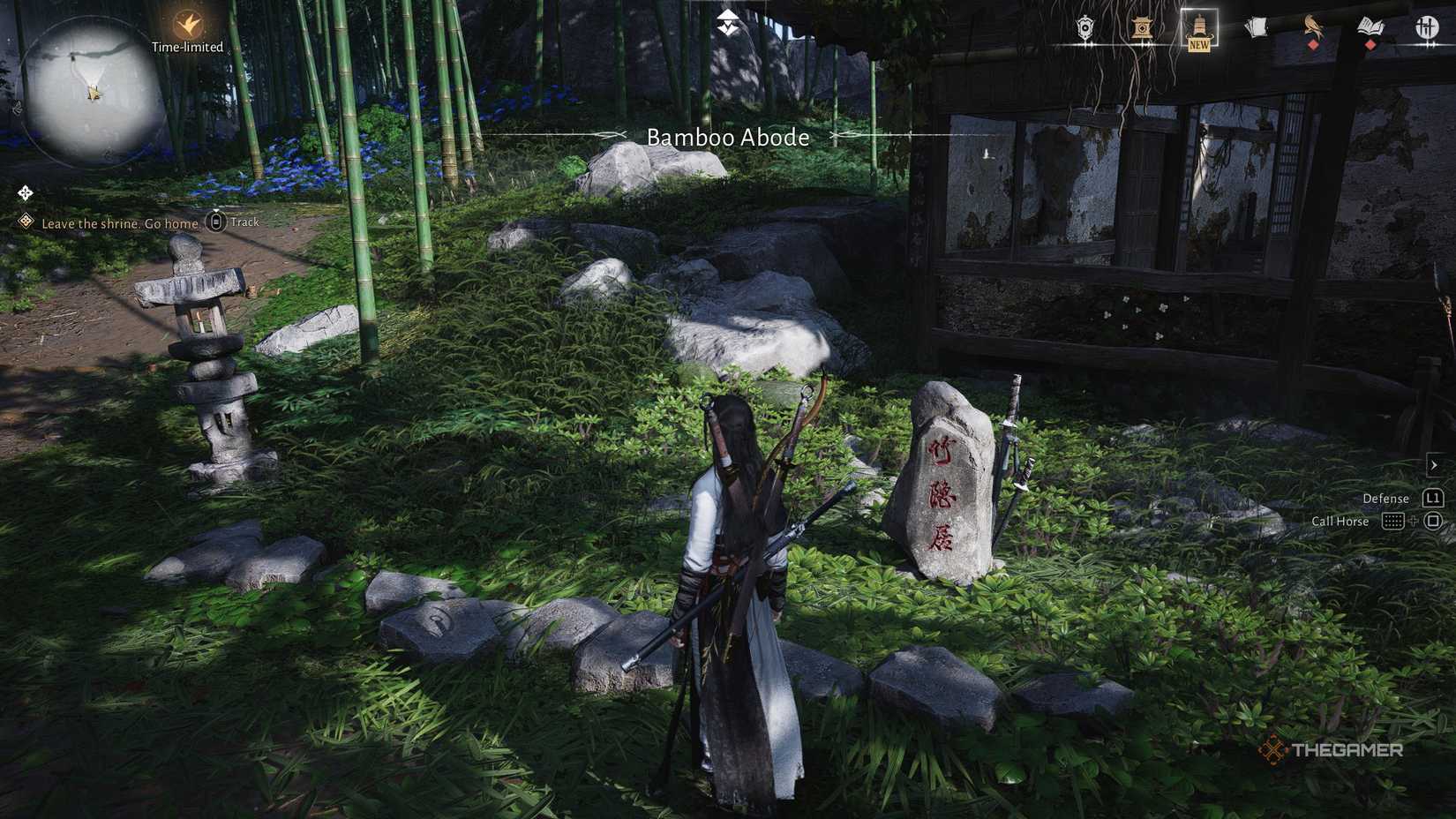Select the bell tower icon marked NEW
Viewport: 1456px width, 819px height.
1198,26
